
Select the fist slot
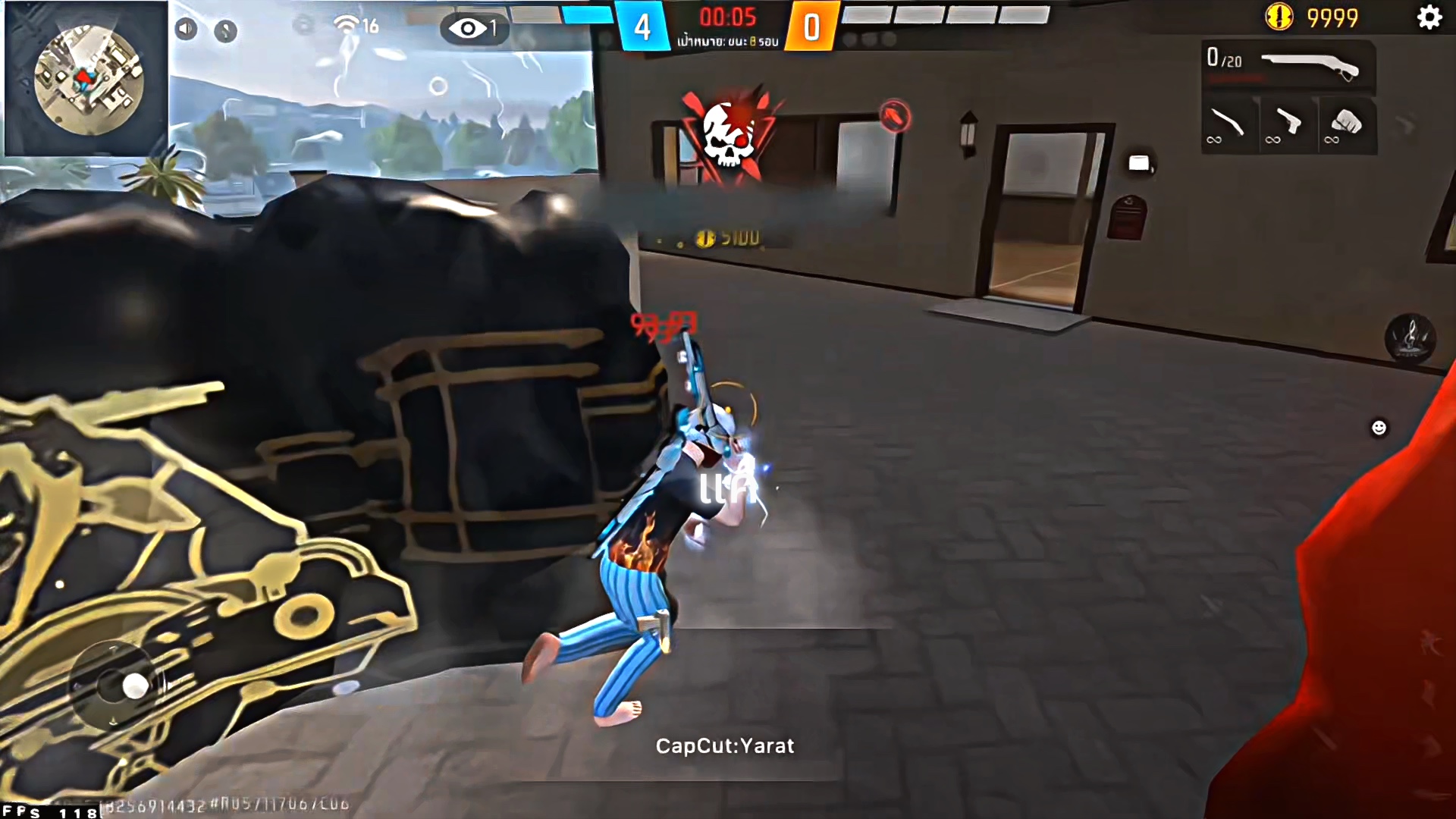[1346, 124]
